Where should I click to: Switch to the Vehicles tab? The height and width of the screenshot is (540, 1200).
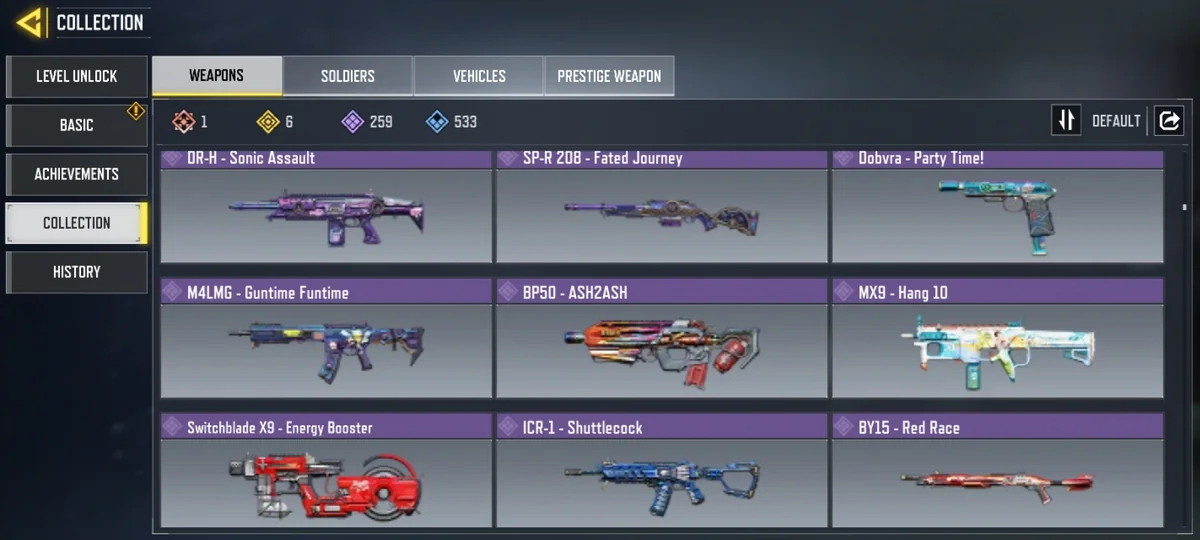coord(479,76)
